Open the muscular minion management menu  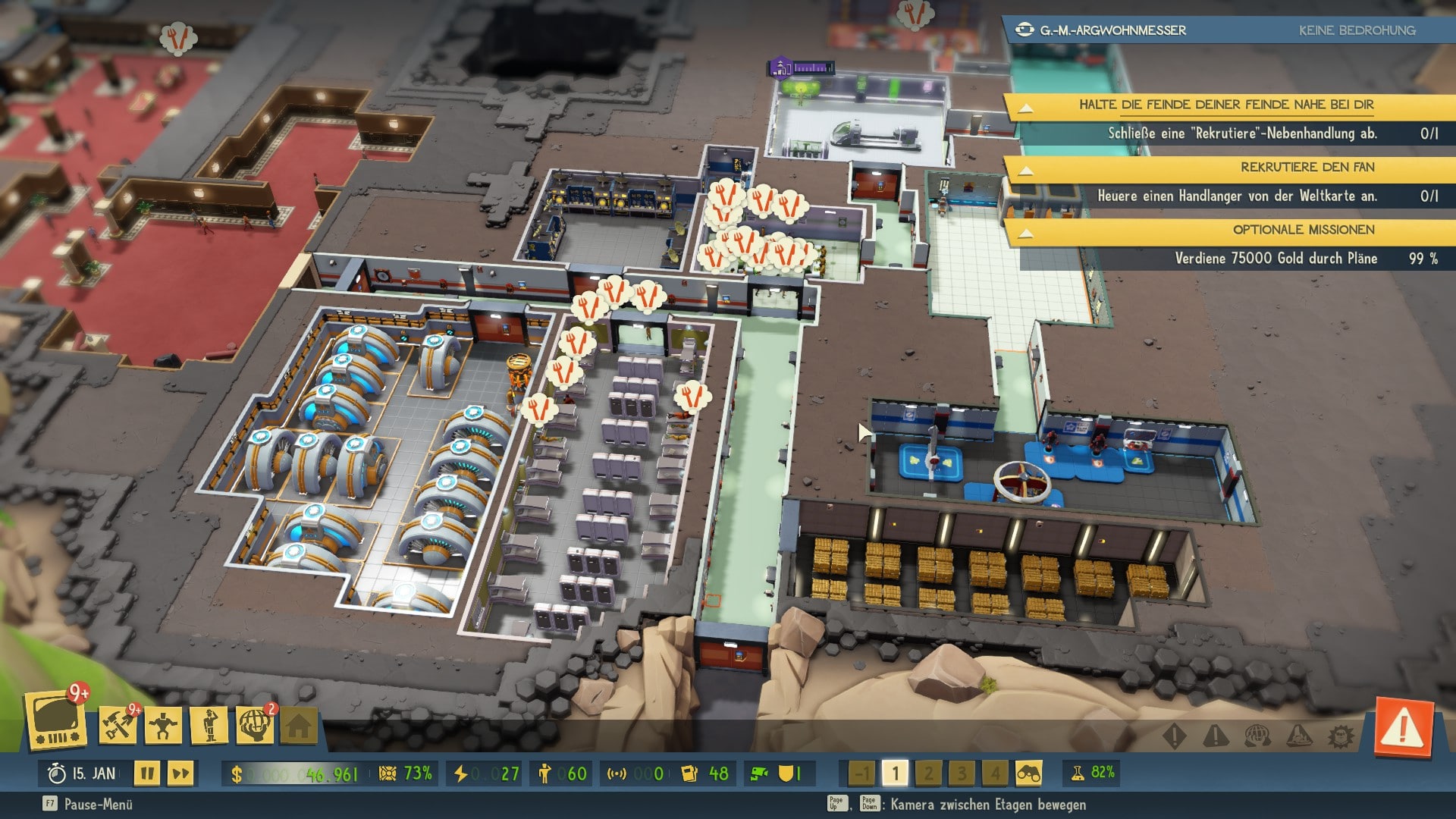(163, 726)
